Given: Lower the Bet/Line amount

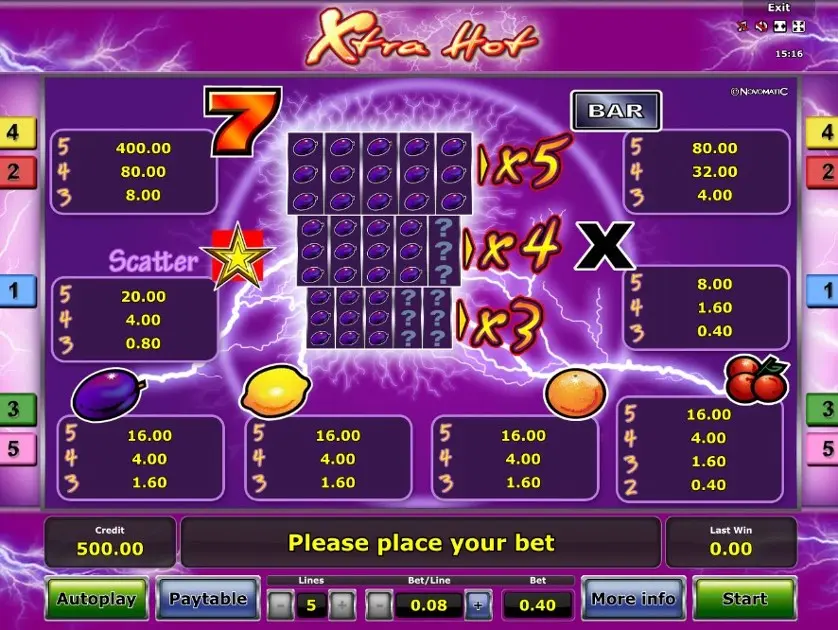Looking at the screenshot, I should tap(379, 605).
